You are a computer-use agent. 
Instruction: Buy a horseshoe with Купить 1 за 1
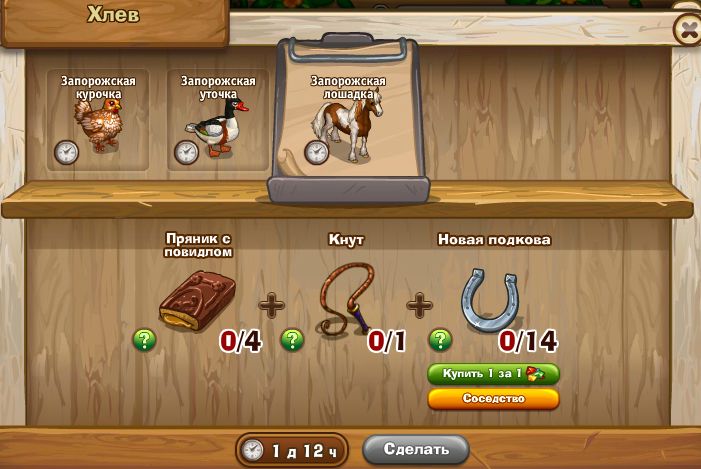pyautogui.click(x=493, y=374)
